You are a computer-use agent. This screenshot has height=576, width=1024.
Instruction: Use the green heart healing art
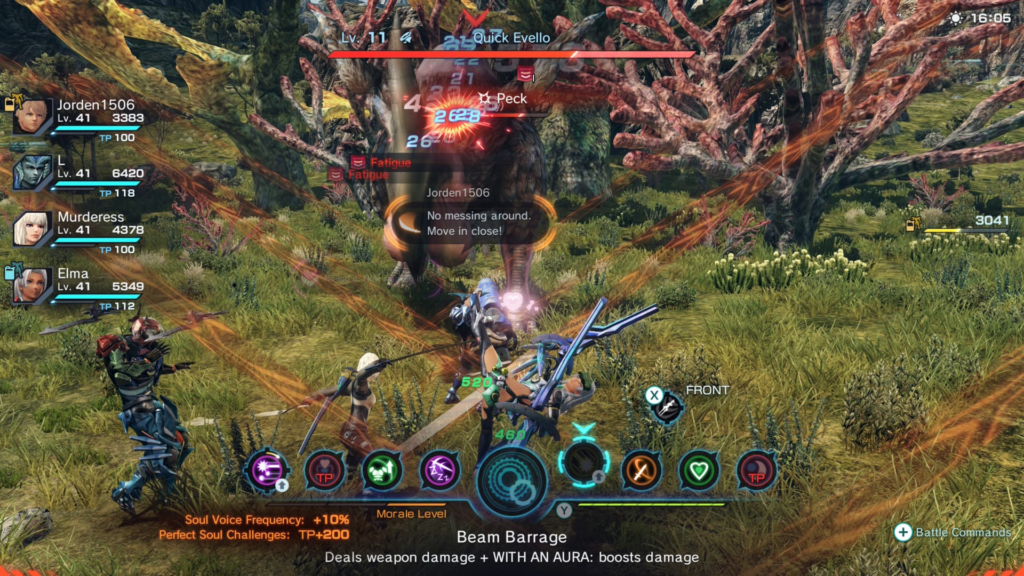tap(699, 469)
